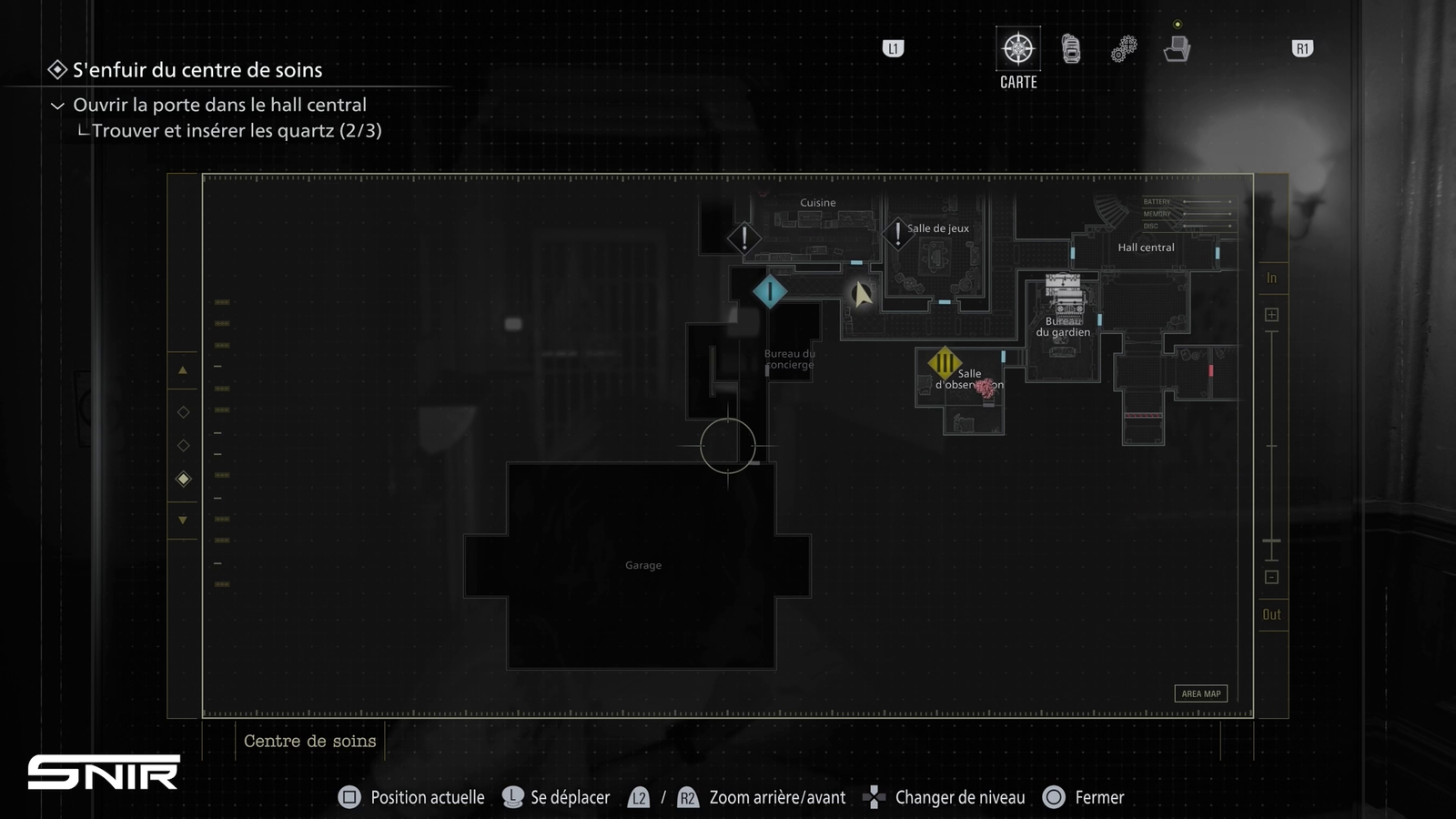The image size is (1456, 819).
Task: Click the AREA MAP label button
Action: pos(1200,693)
